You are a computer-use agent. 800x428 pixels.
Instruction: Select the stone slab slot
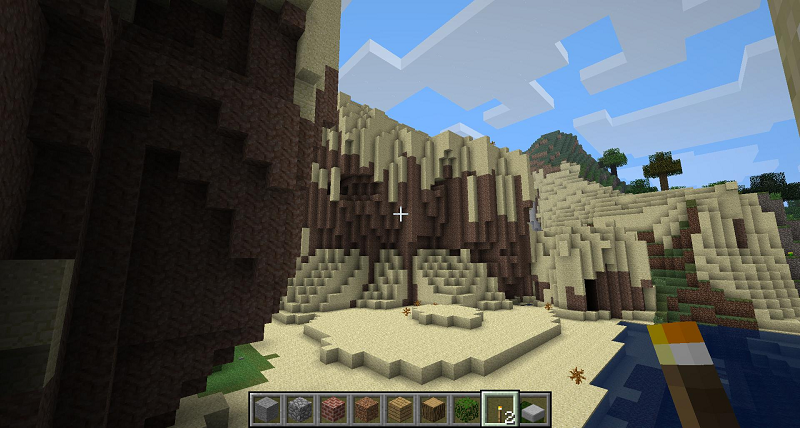pos(532,409)
